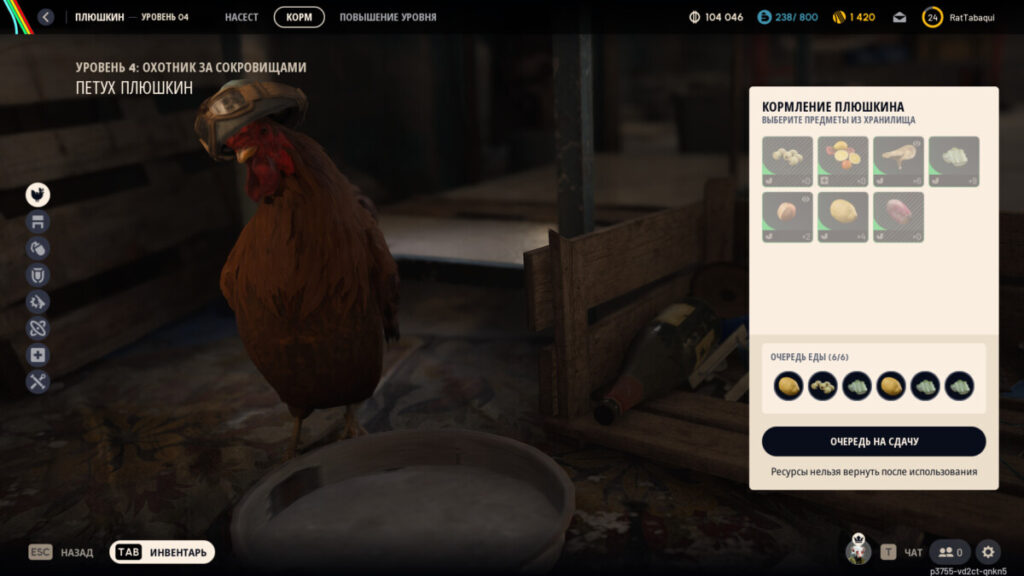Click the Очередь на сдачу button
1024x576 pixels.
click(x=873, y=441)
